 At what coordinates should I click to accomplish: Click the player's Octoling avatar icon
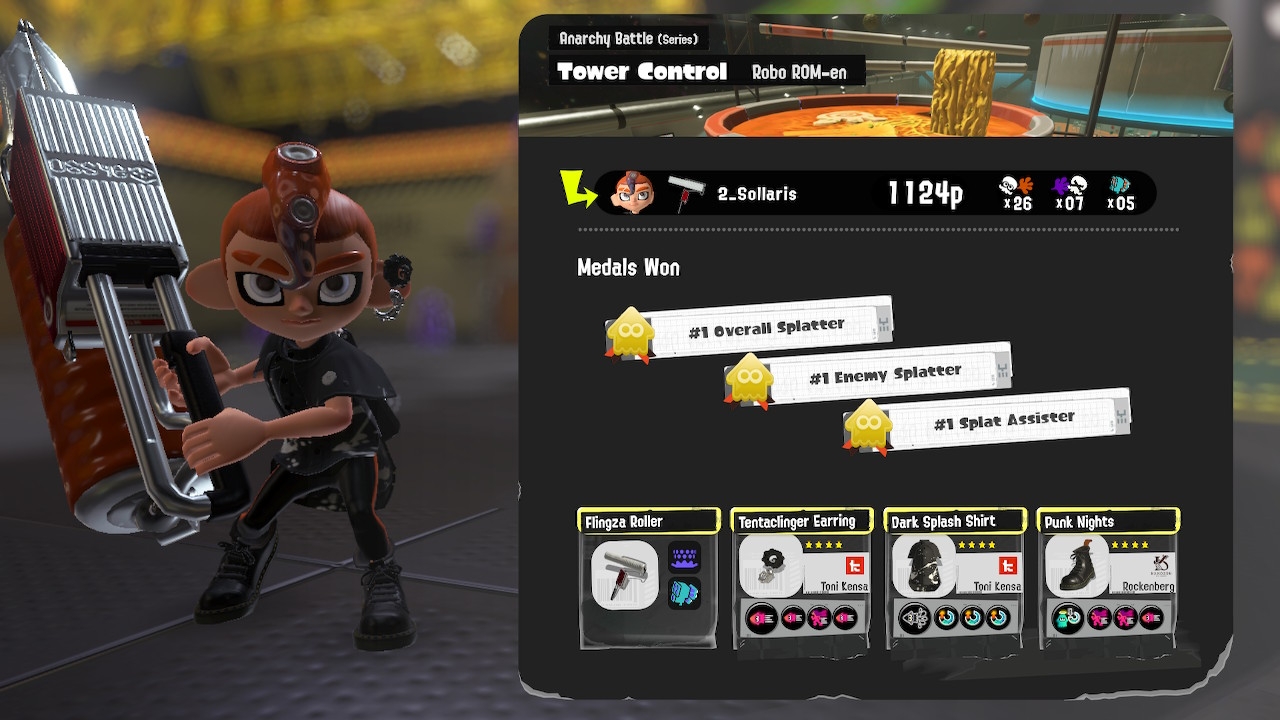[x=632, y=192]
